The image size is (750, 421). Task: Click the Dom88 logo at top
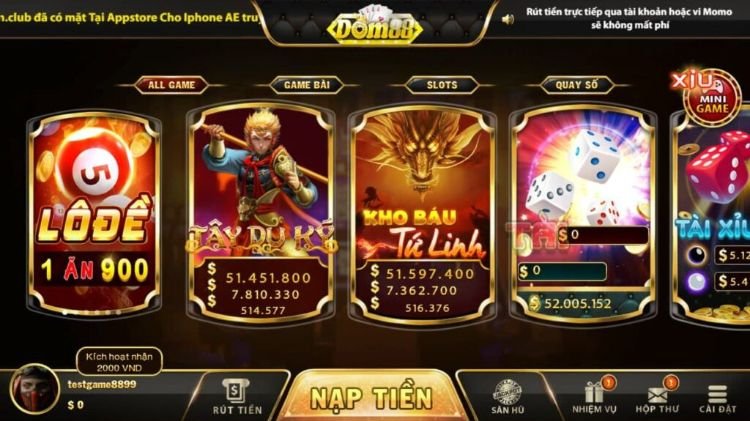click(374, 24)
